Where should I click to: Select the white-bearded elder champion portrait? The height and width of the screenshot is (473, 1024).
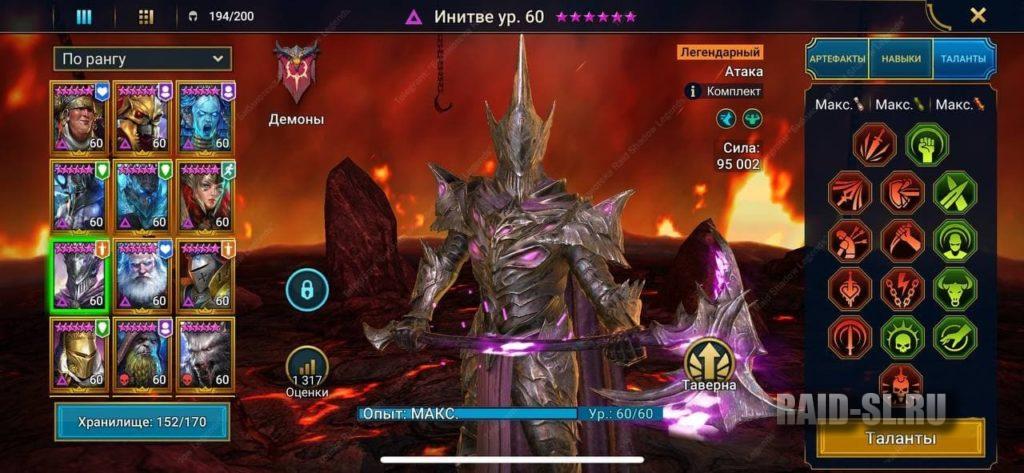point(143,274)
